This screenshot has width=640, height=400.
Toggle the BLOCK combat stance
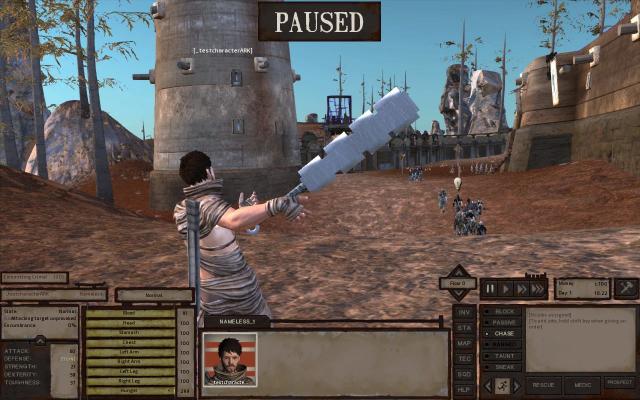coord(502,312)
